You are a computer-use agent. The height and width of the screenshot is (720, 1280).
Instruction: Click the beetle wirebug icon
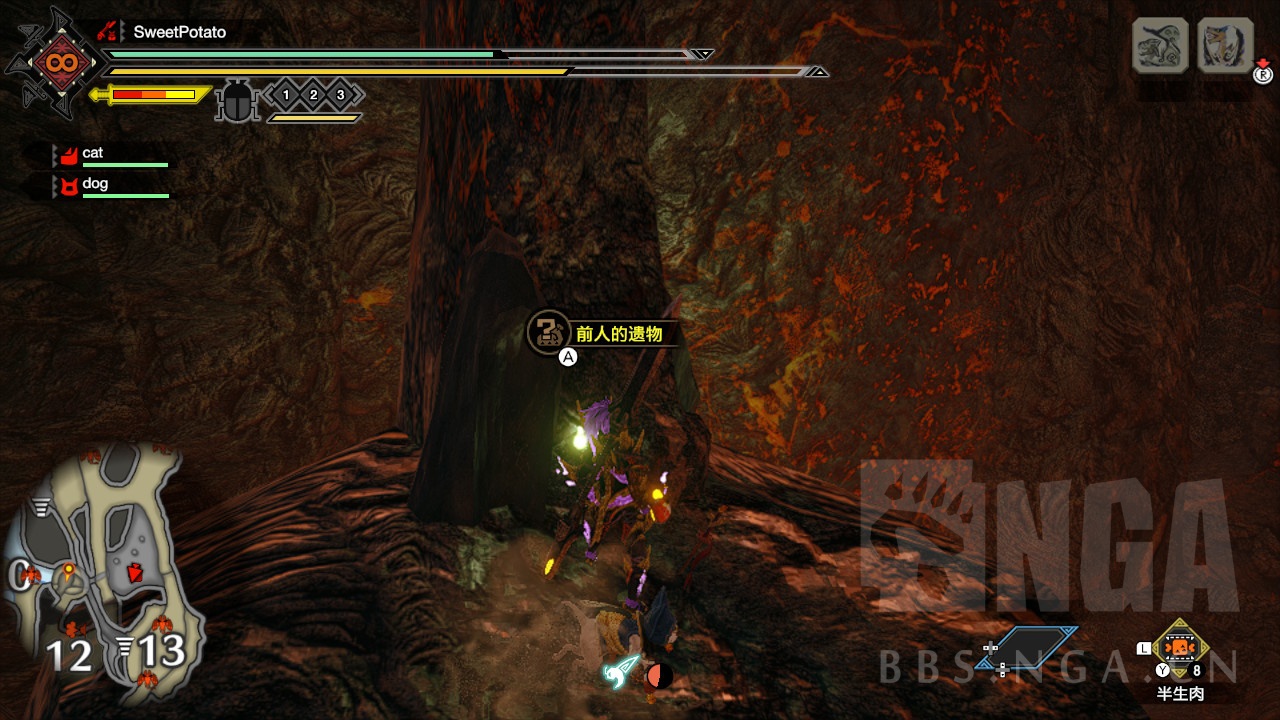pos(237,101)
